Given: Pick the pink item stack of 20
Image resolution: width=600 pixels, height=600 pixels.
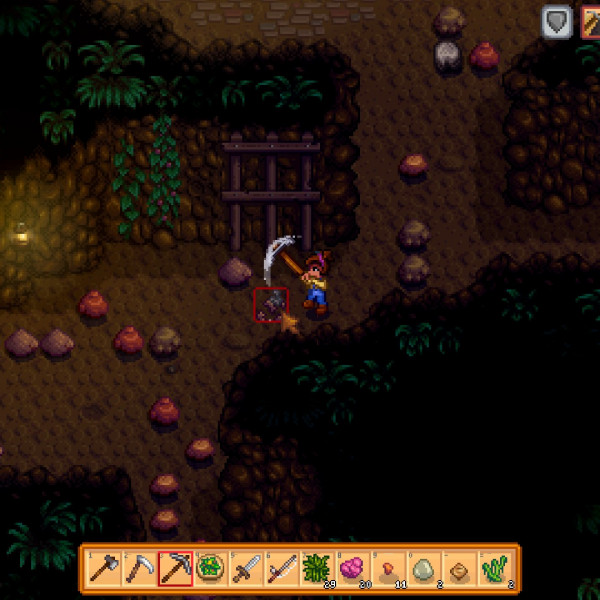Looking at the screenshot, I should (354, 569).
